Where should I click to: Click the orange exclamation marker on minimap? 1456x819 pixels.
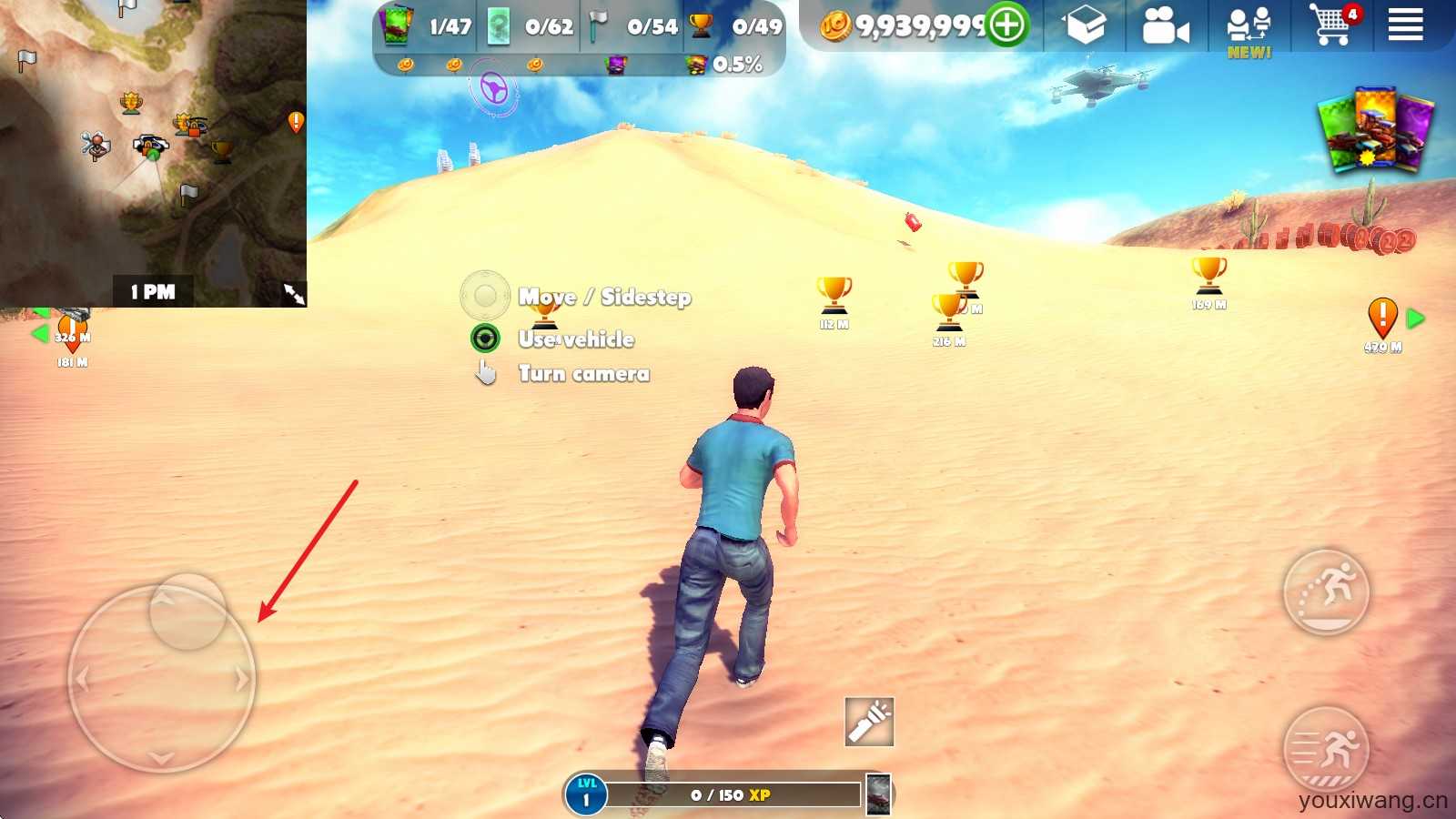[296, 121]
